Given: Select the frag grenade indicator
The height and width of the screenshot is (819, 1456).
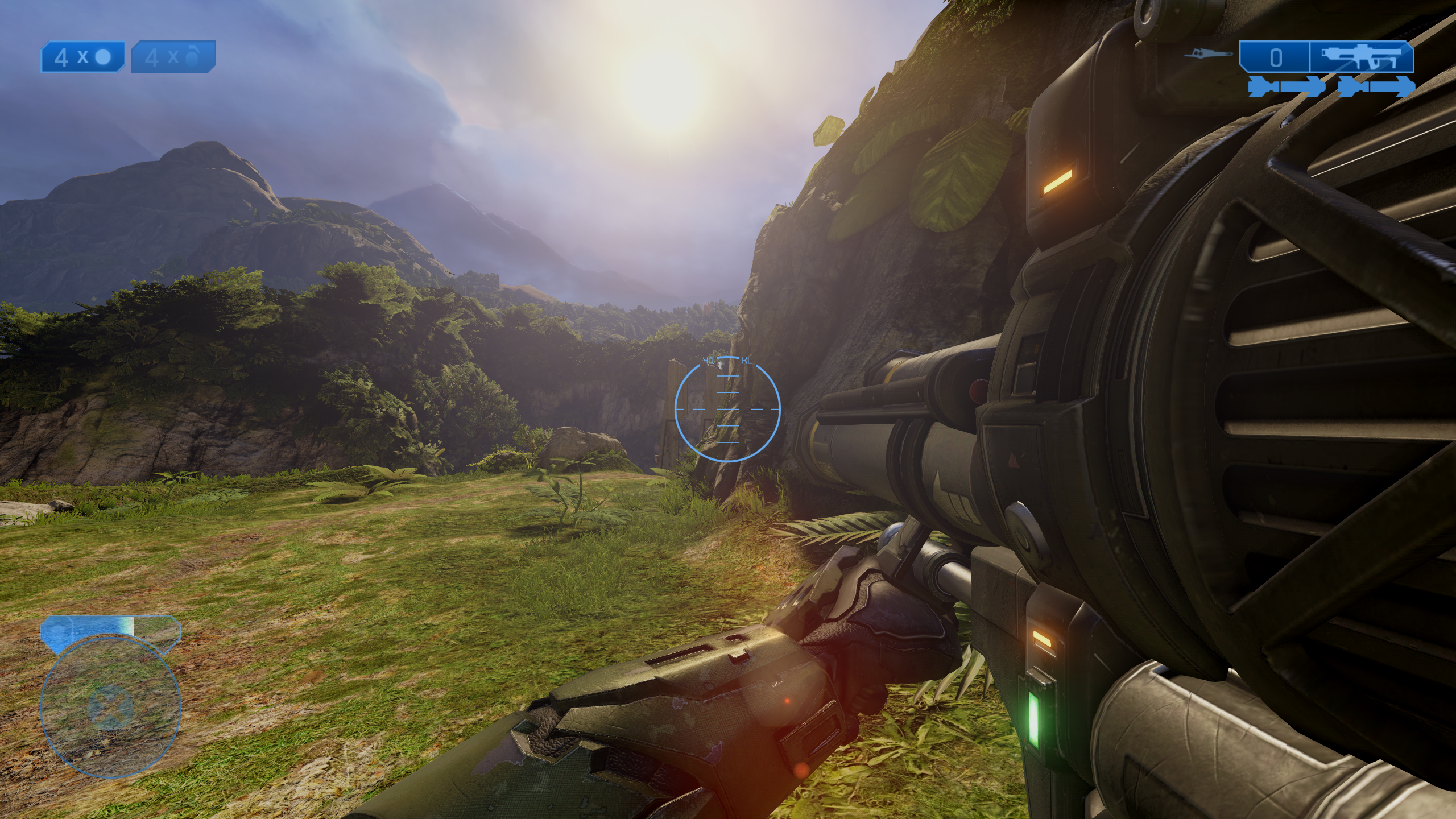Looking at the screenshot, I should (173, 57).
